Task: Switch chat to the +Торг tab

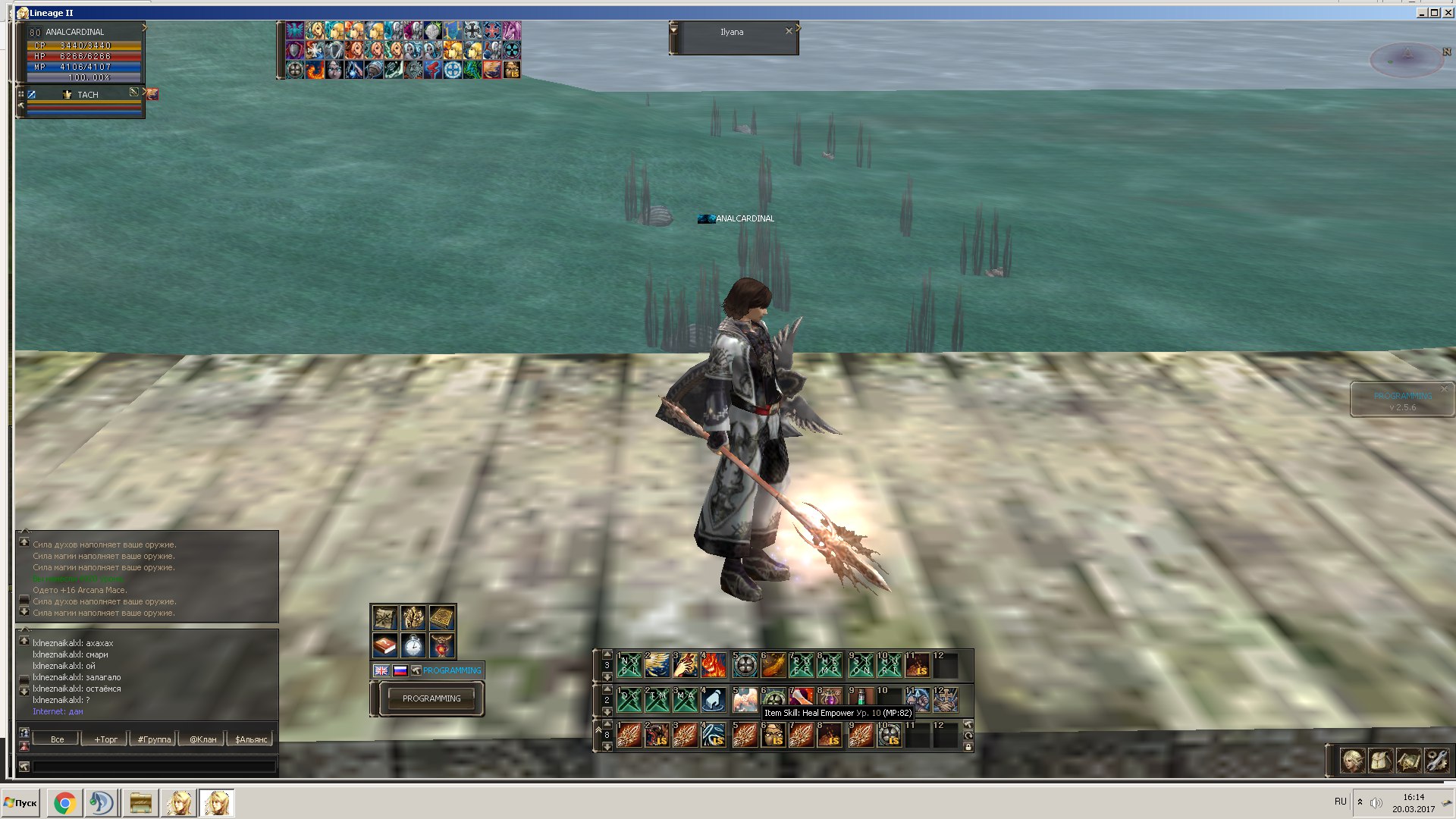Action: 105,739
